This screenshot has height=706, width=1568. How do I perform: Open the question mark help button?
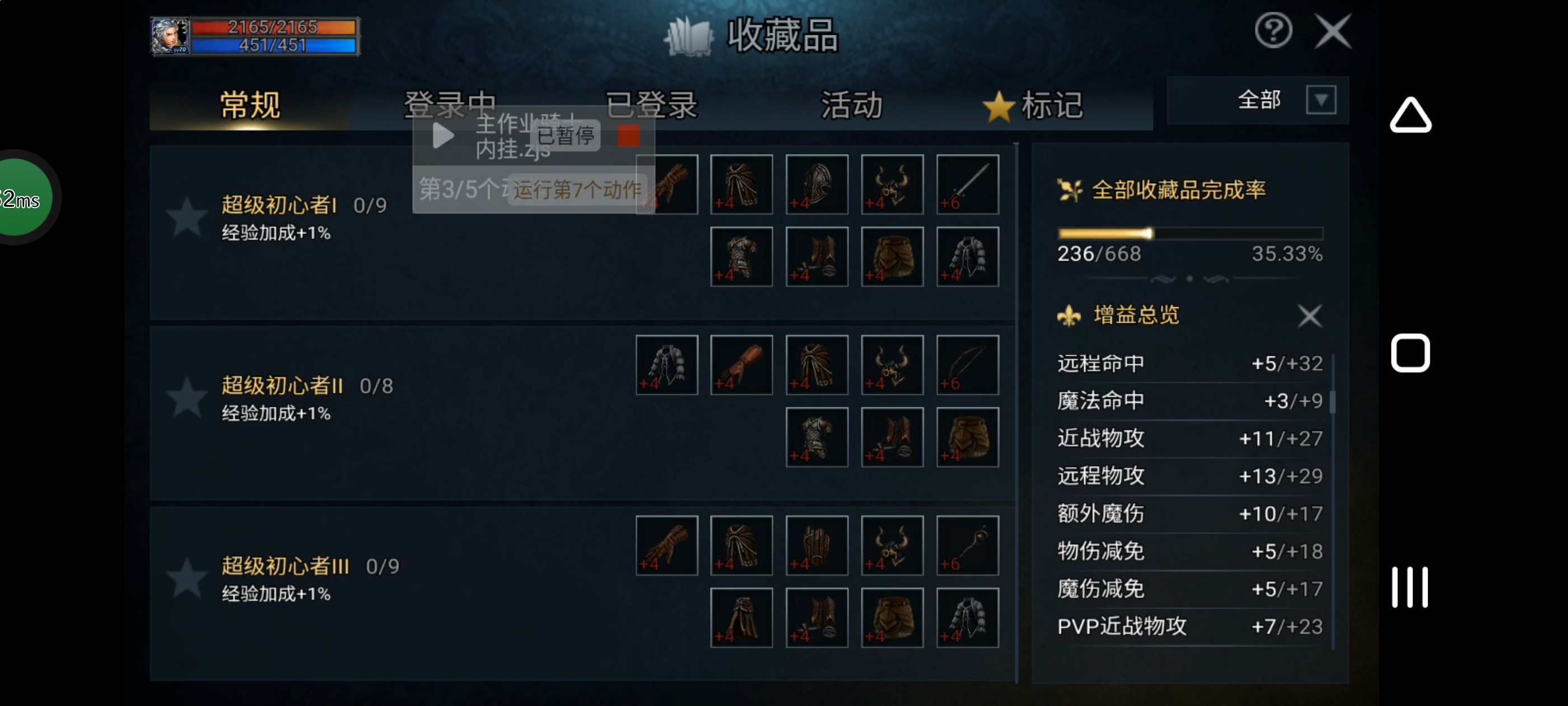point(1273,31)
